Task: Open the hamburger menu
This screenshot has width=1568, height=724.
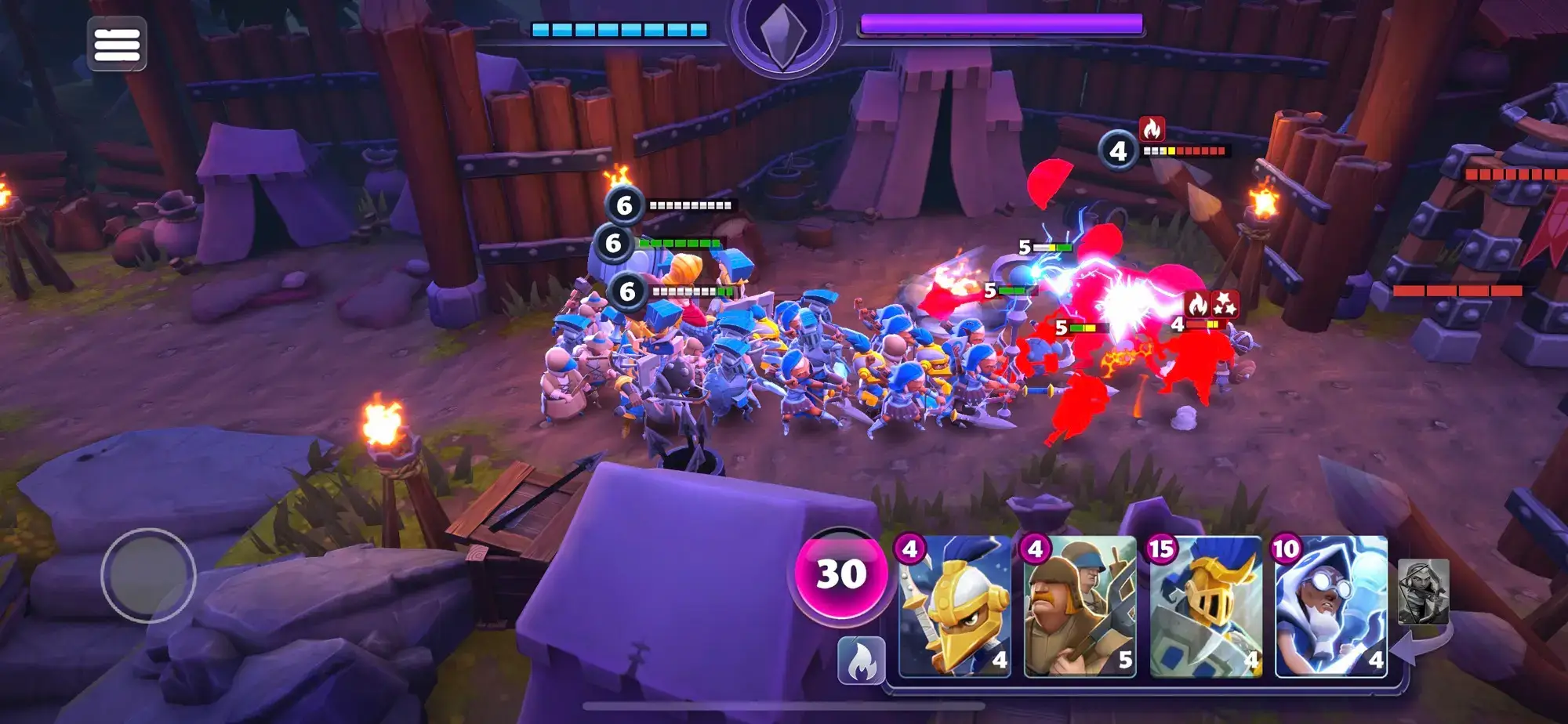Action: pos(117,45)
